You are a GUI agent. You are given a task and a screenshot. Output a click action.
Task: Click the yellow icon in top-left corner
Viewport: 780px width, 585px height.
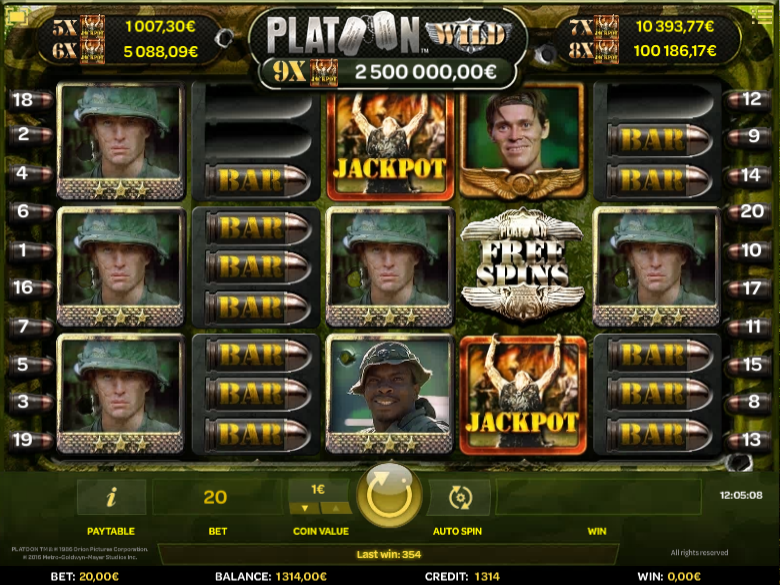click(x=17, y=17)
